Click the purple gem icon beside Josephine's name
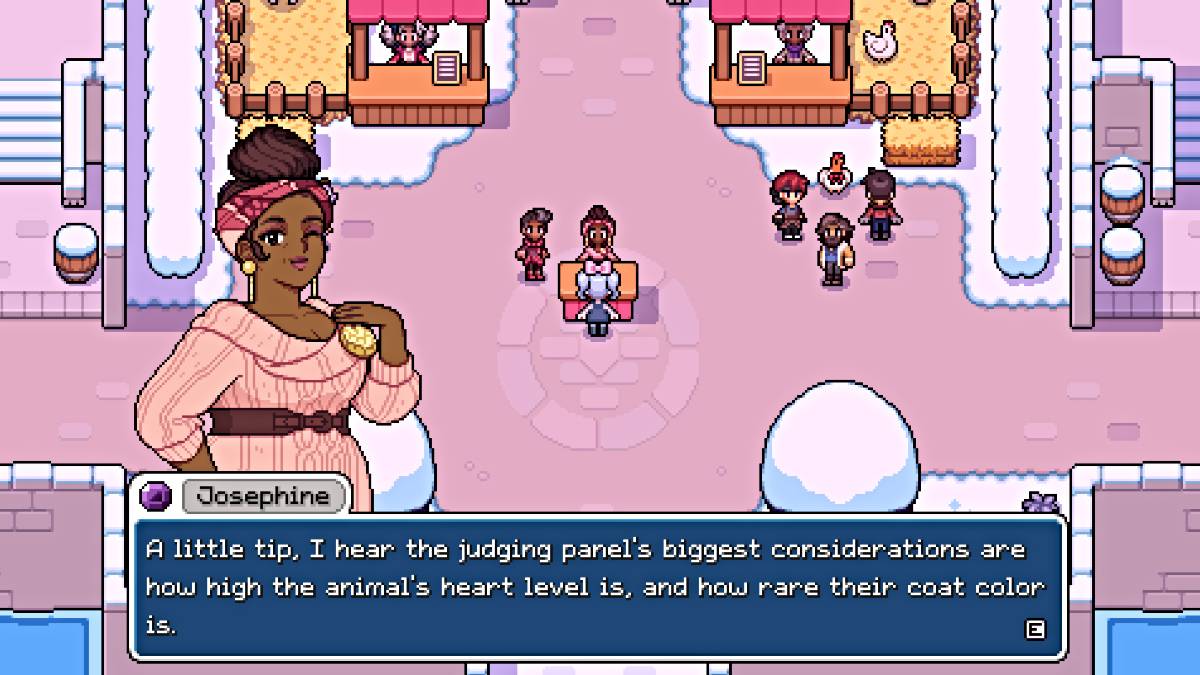The width and height of the screenshot is (1200, 675). point(159,496)
